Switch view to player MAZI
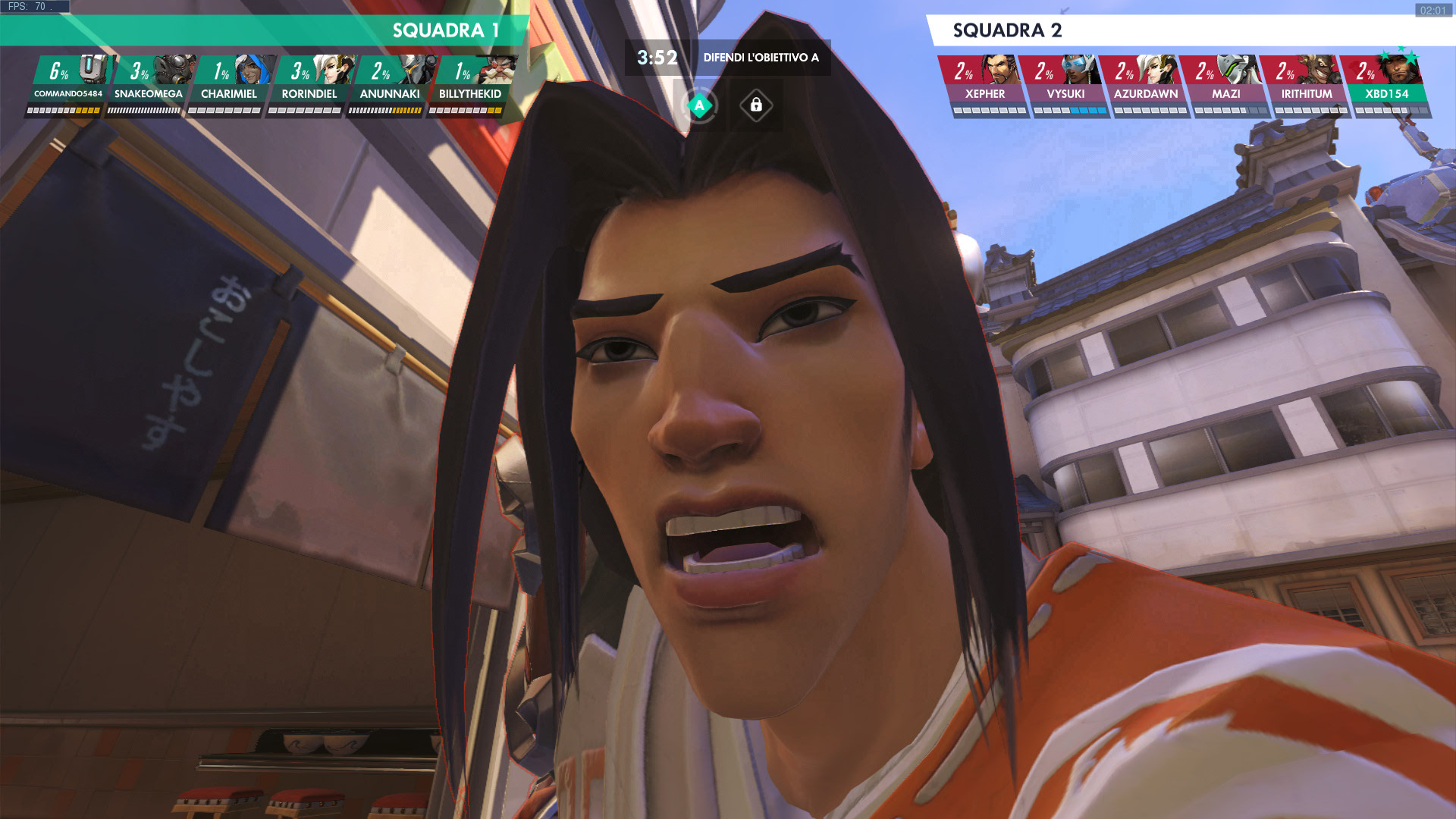This screenshot has height=819, width=1456. pyautogui.click(x=1226, y=83)
